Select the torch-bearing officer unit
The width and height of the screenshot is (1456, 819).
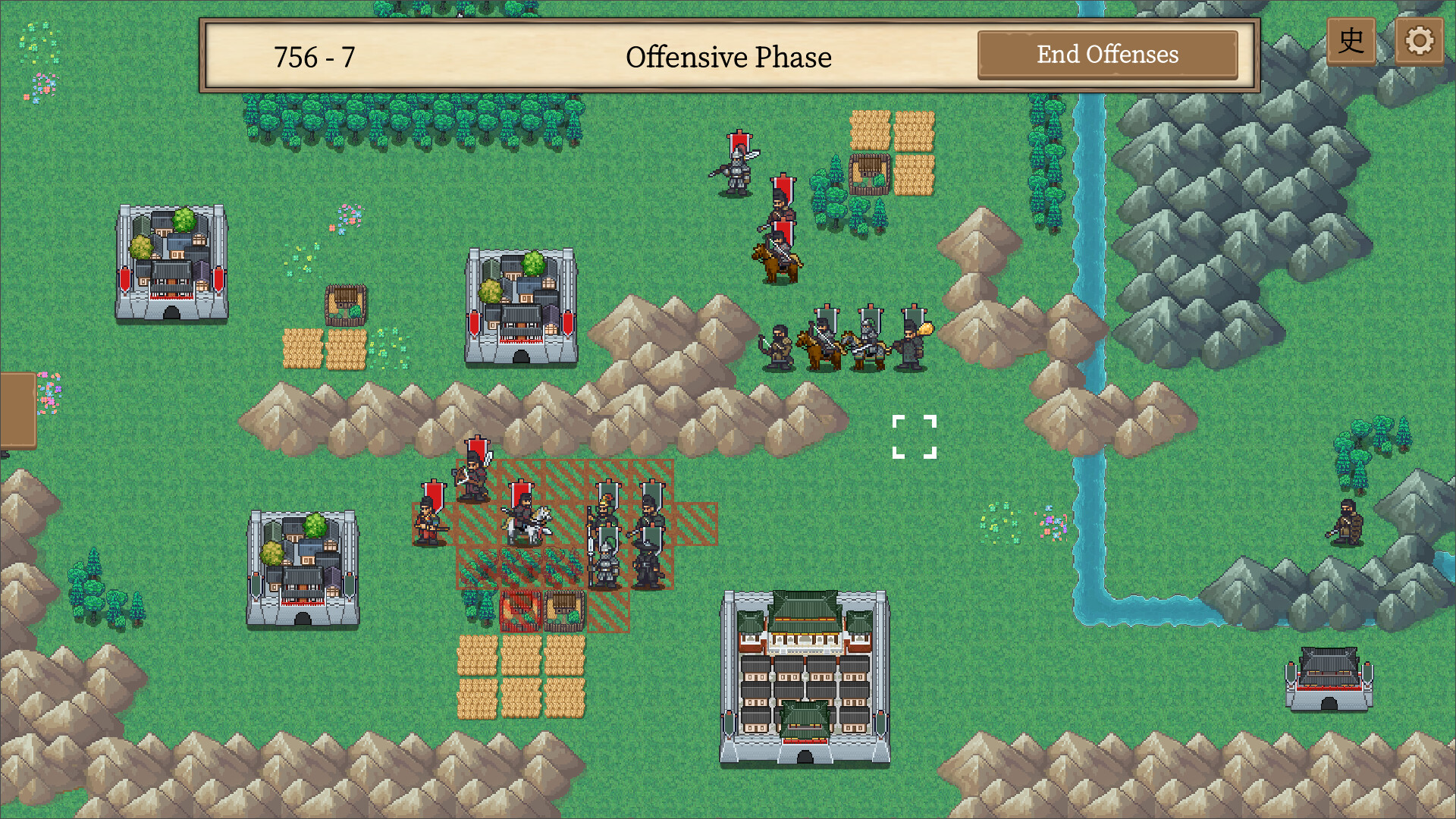click(x=914, y=341)
